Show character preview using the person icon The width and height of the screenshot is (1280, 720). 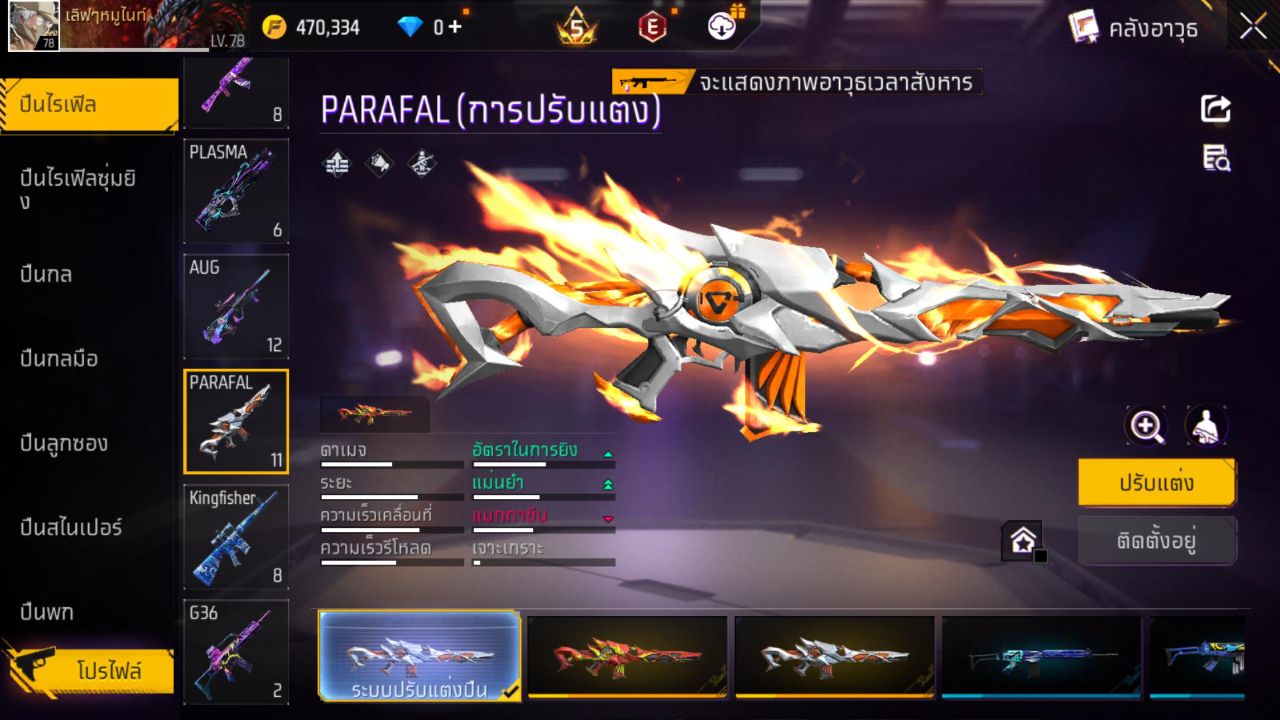pos(1206,426)
